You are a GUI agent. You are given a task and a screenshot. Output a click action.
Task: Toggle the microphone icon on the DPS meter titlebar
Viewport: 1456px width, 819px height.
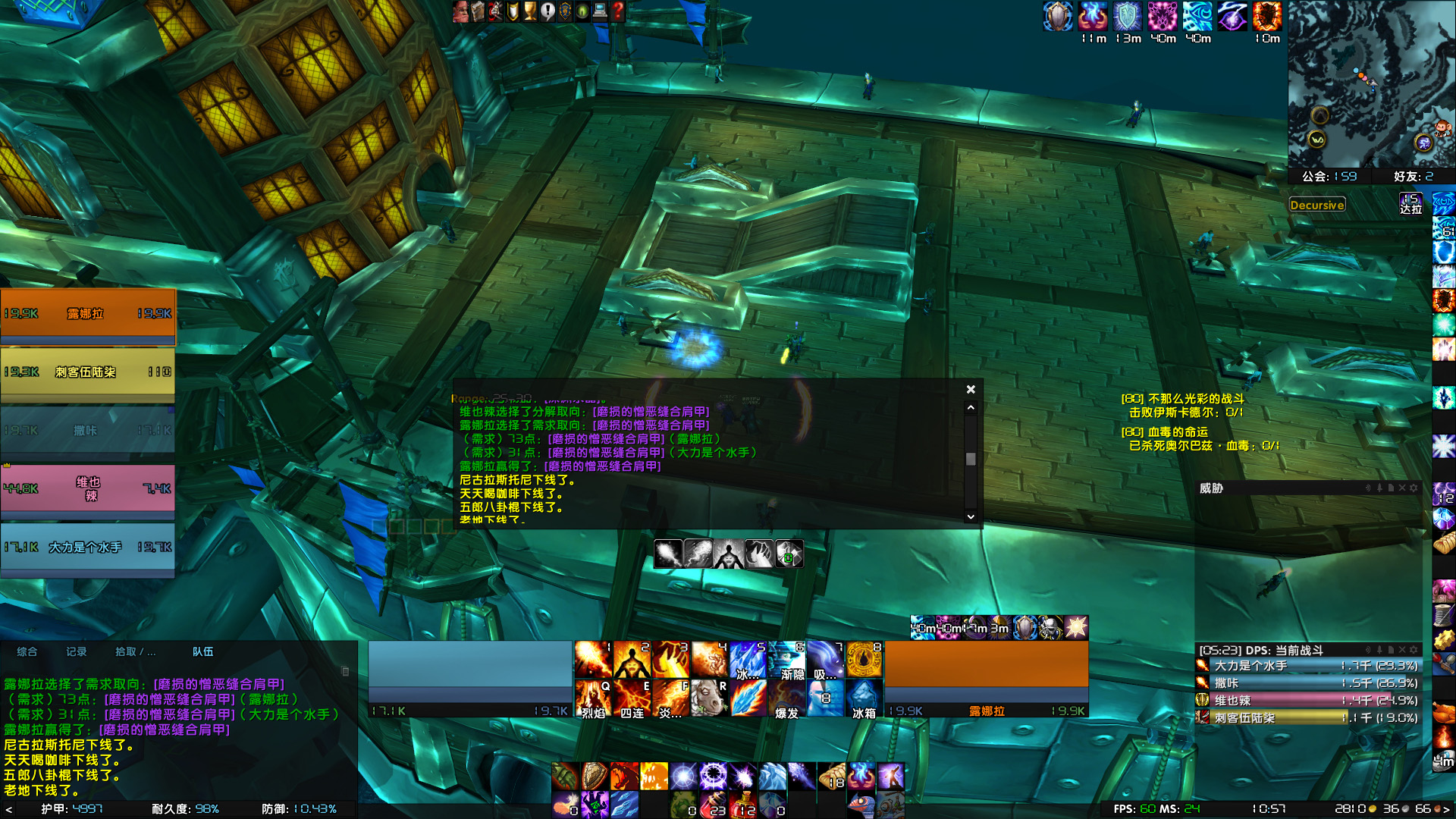tap(1379, 650)
